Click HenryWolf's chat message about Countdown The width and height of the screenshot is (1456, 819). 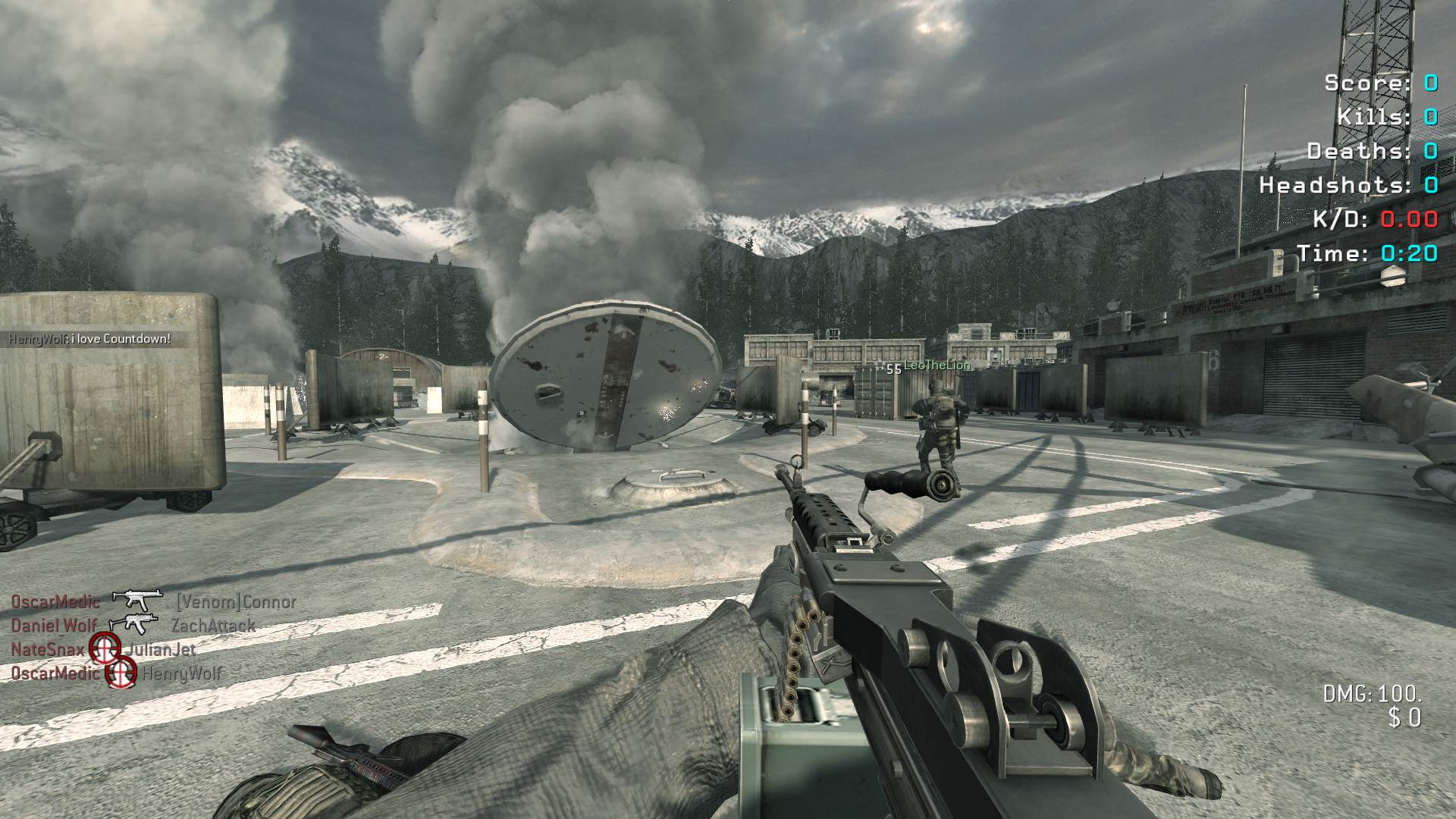coord(89,339)
